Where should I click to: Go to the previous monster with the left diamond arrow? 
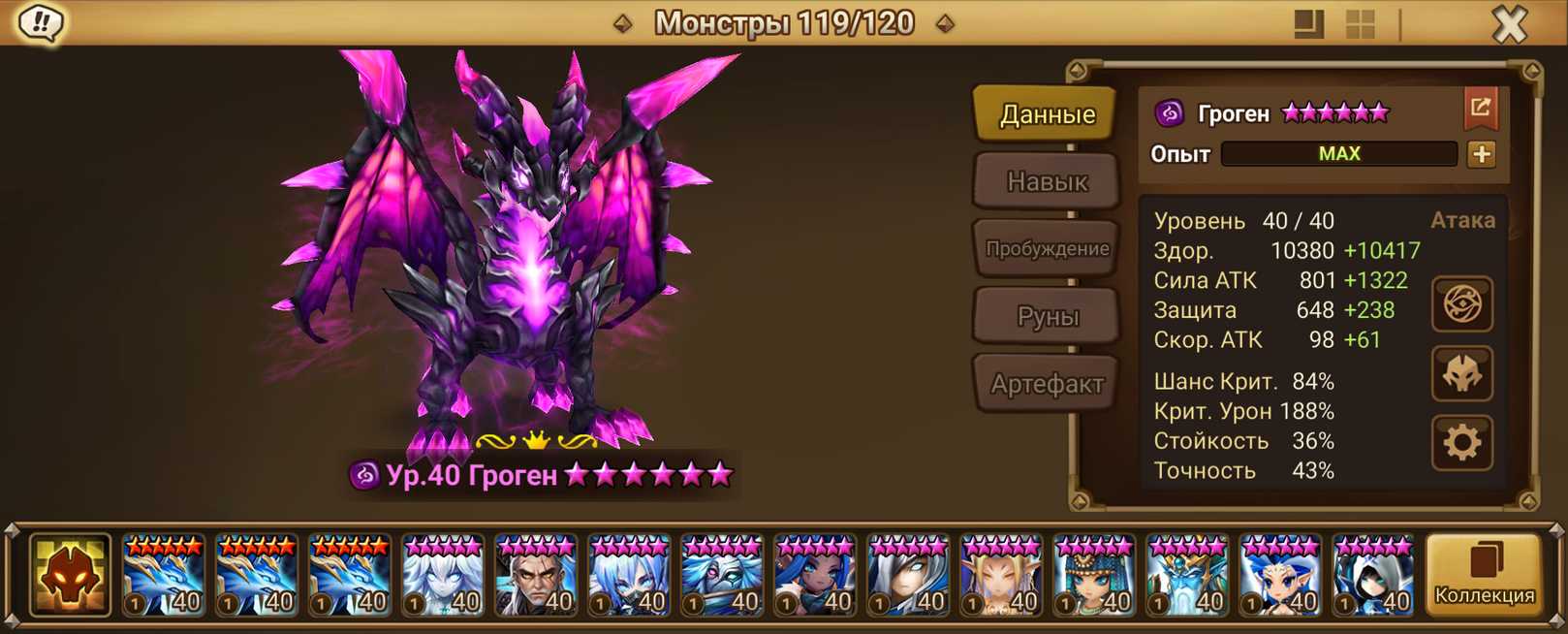tap(623, 23)
